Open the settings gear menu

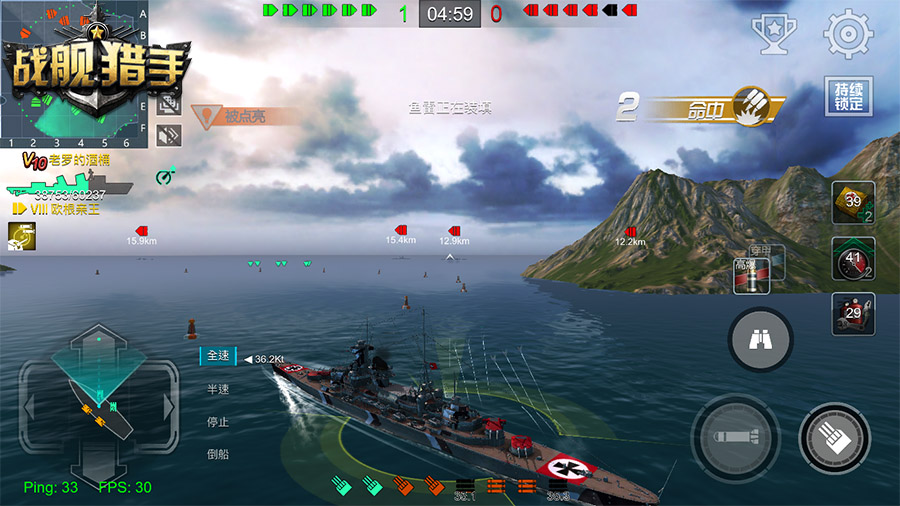(x=848, y=35)
